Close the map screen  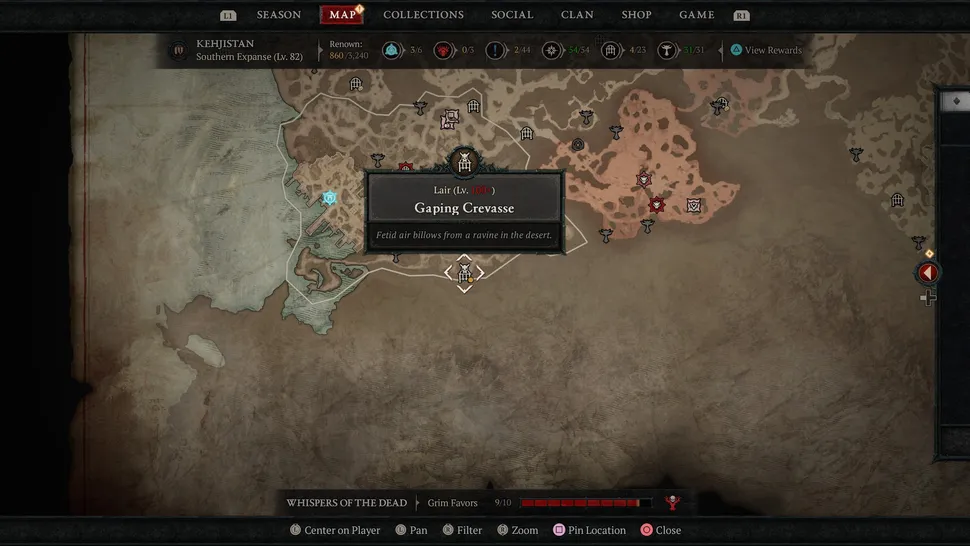(661, 530)
